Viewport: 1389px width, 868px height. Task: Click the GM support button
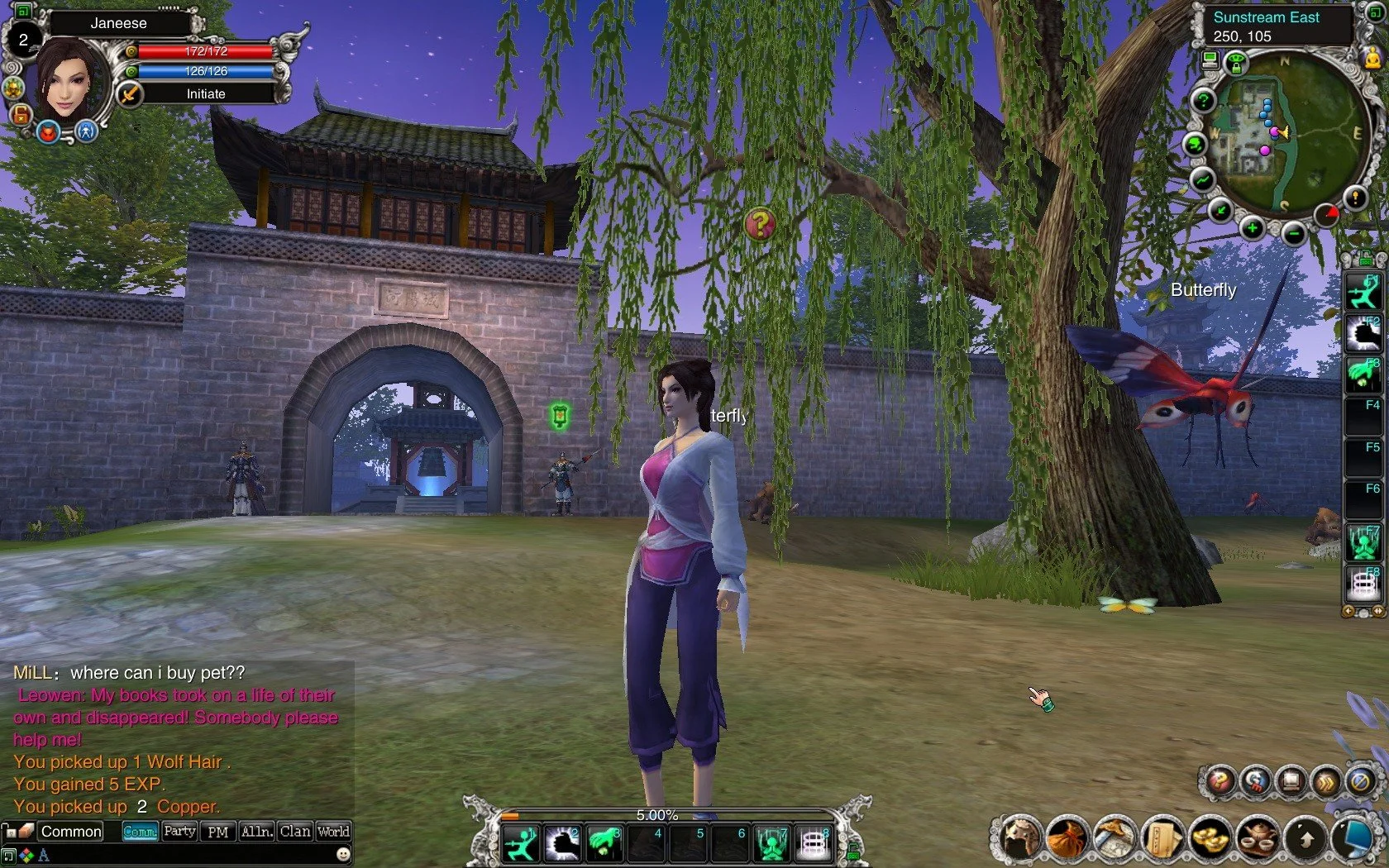pyautogui.click(x=1255, y=780)
